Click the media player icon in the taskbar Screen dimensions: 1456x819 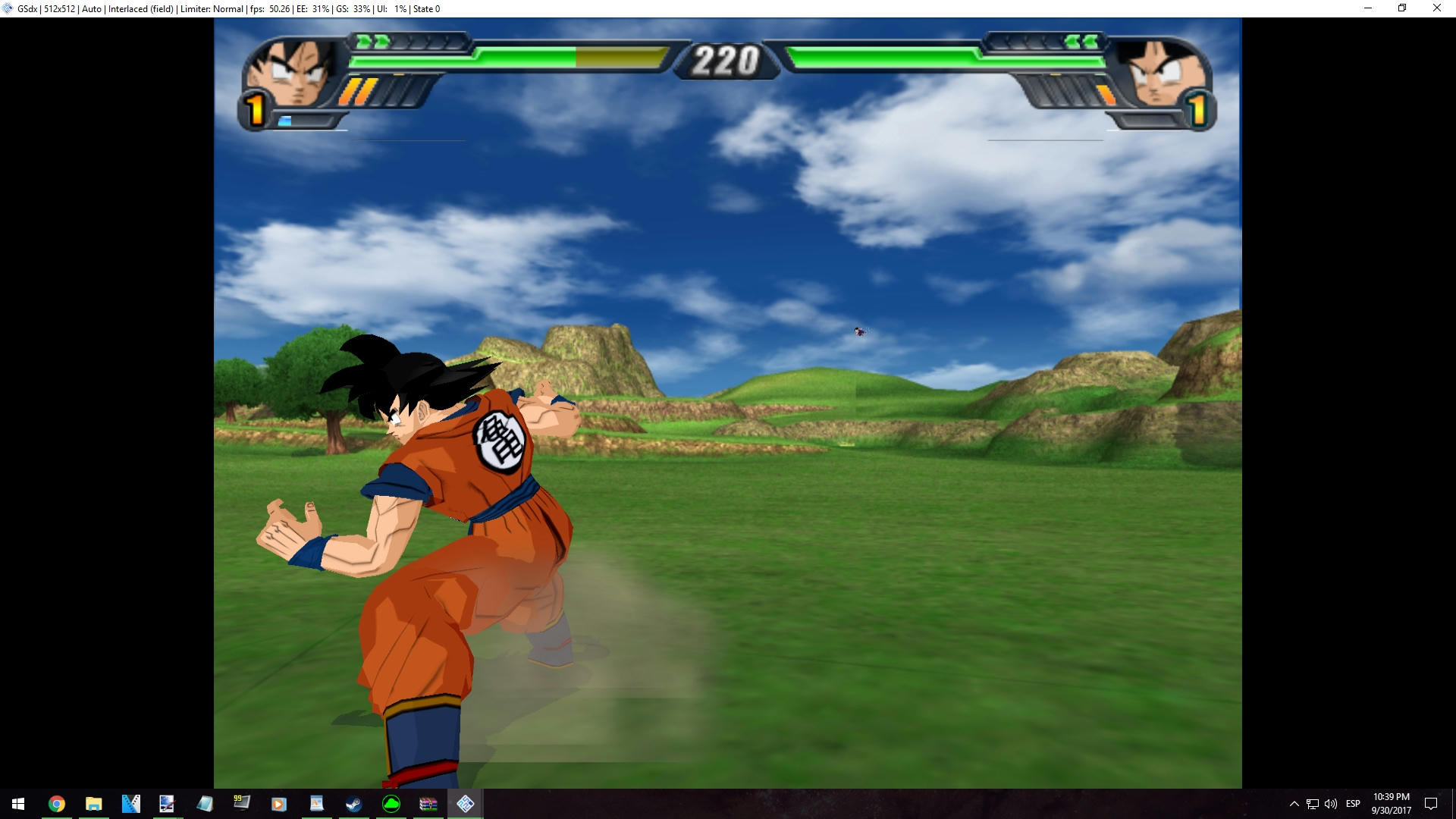(x=280, y=804)
